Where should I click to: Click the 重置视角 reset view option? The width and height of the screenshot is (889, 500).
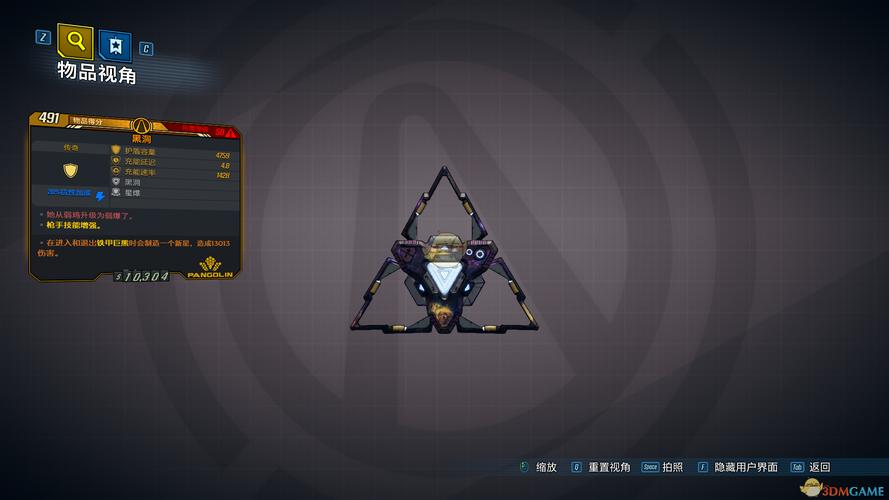click(609, 467)
